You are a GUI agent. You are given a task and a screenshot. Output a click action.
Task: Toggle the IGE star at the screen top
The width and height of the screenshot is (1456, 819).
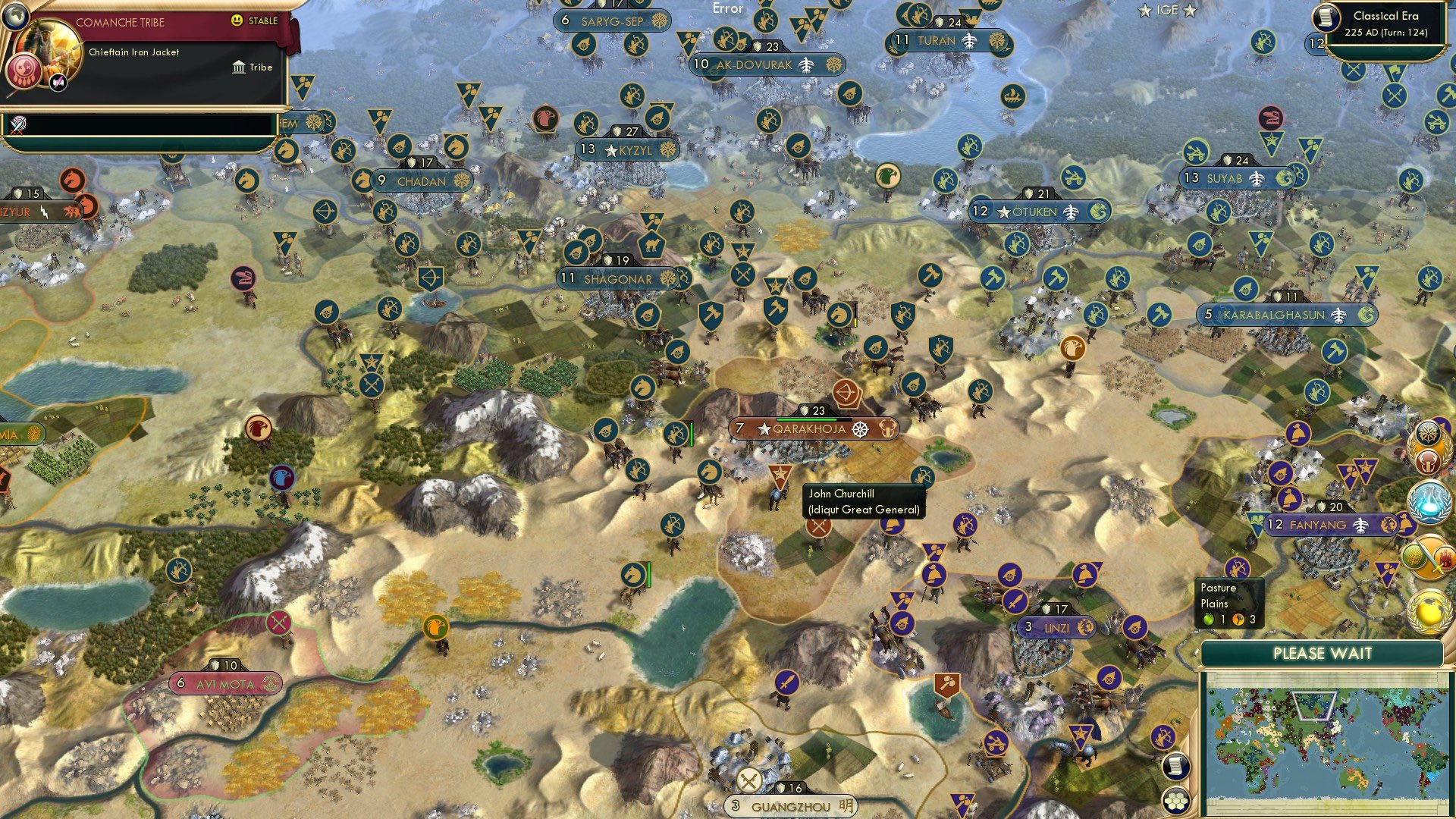1144,11
